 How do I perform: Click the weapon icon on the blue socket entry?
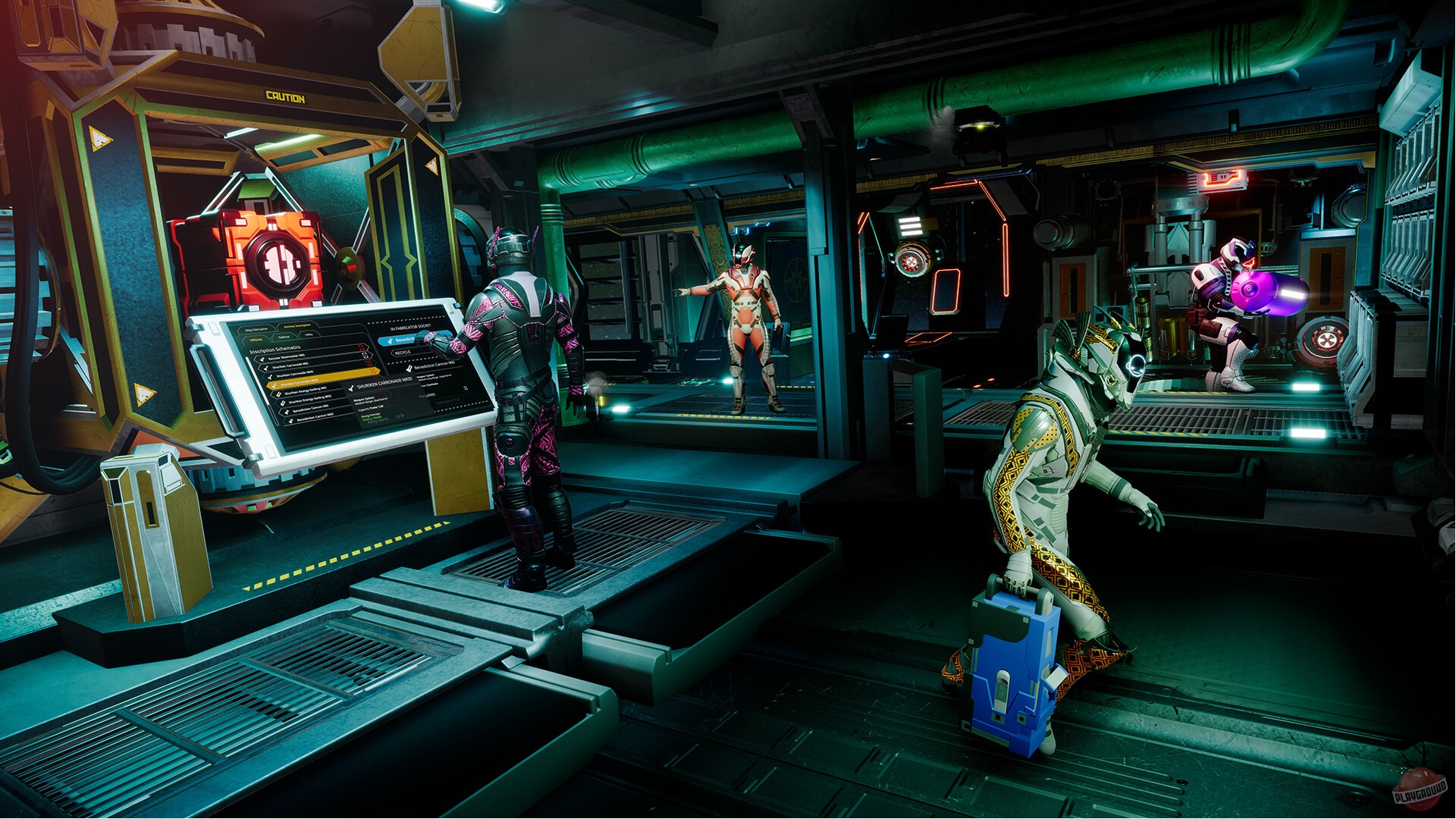(389, 340)
